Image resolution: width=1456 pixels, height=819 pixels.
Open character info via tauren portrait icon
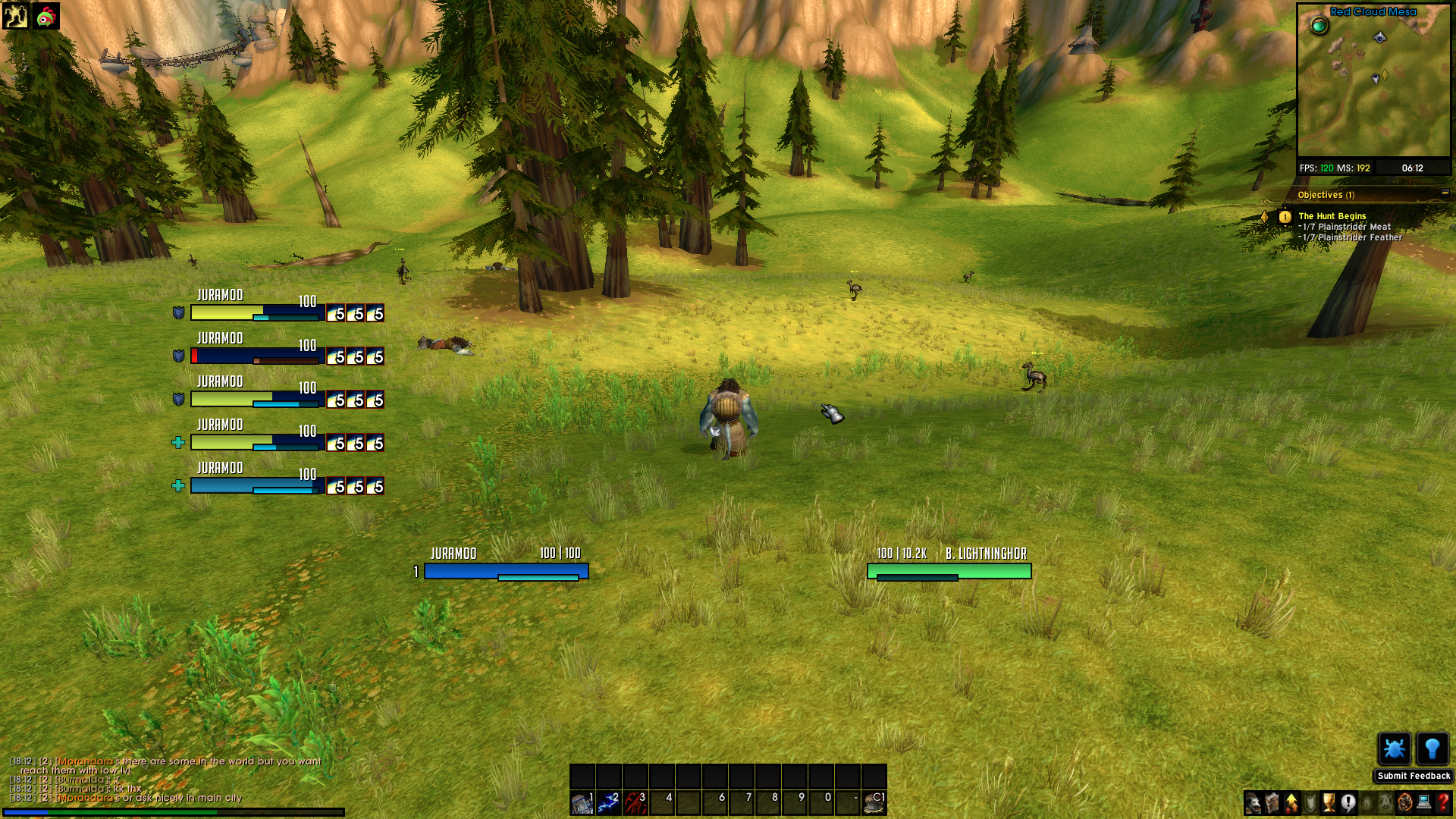(1254, 802)
